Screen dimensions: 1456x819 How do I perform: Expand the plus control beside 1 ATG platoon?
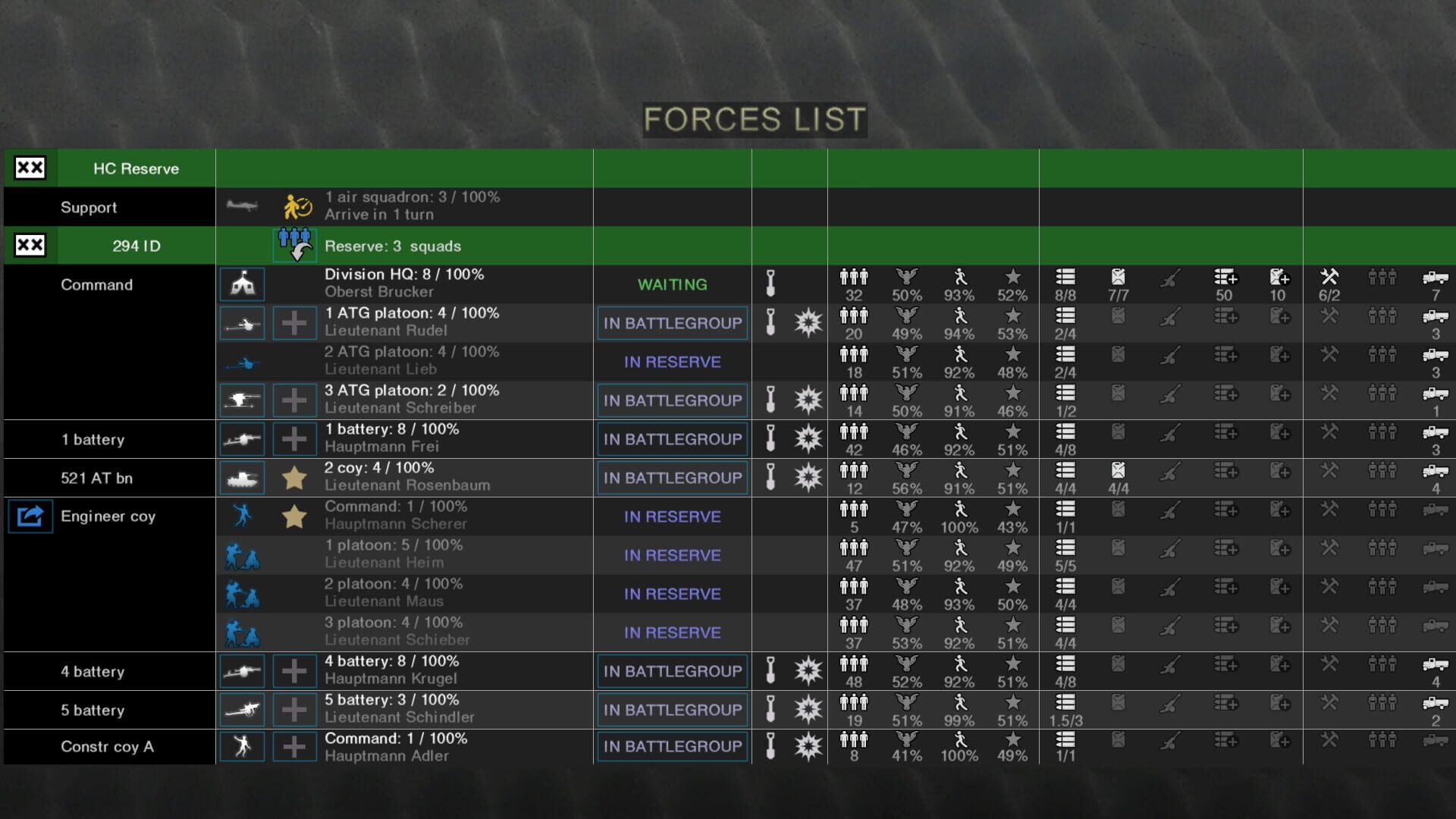click(294, 322)
